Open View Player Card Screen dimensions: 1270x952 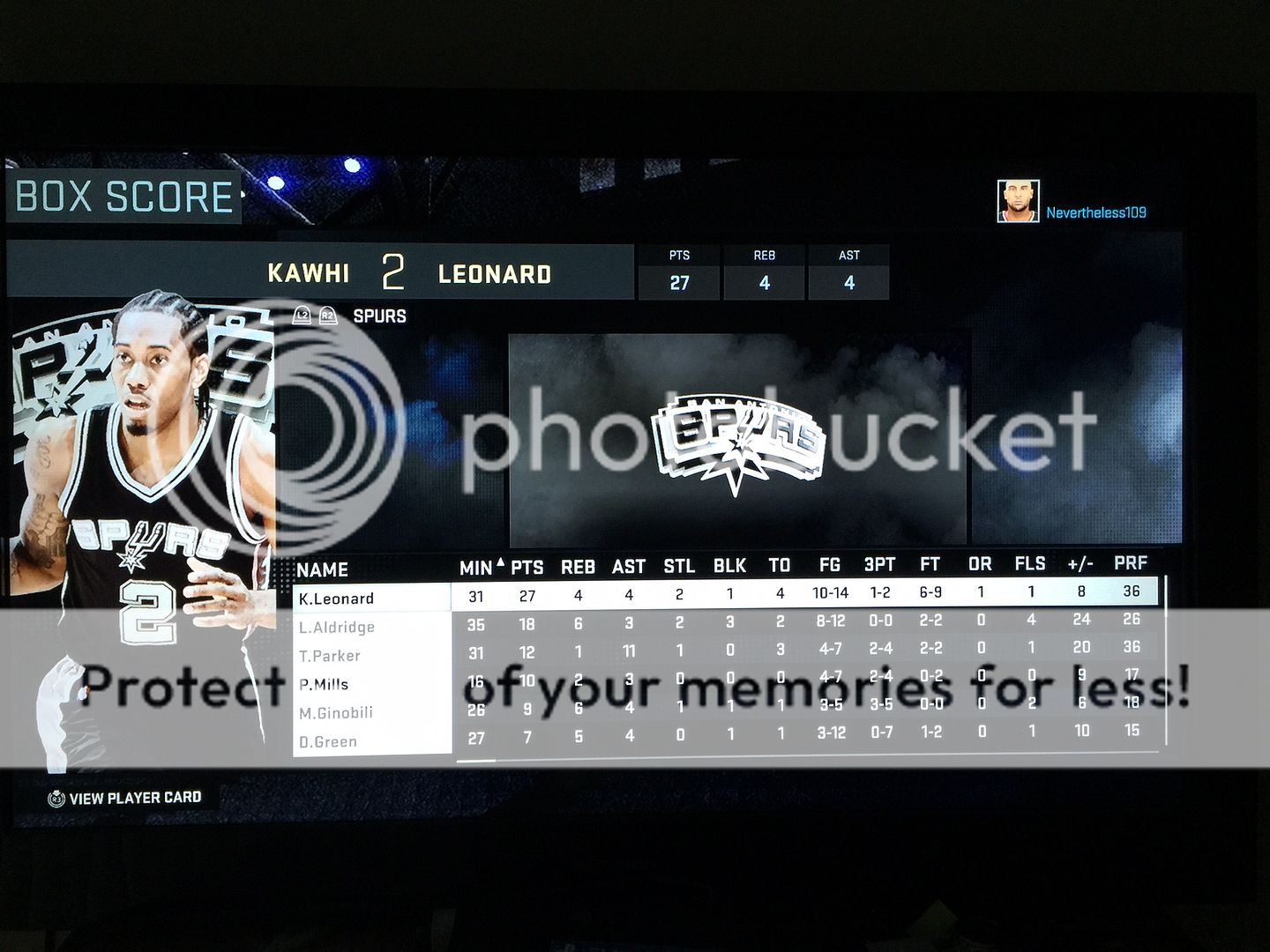(125, 798)
